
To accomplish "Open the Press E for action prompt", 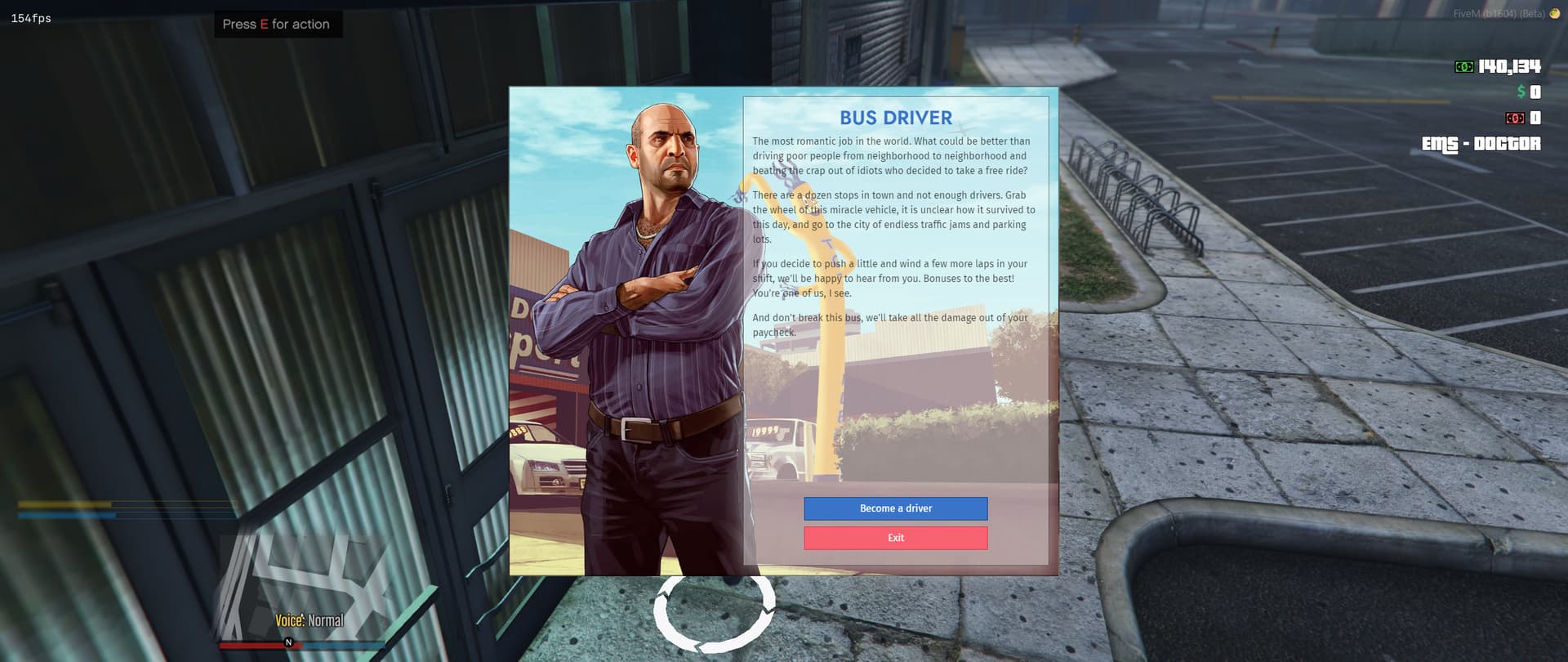I will point(278,24).
